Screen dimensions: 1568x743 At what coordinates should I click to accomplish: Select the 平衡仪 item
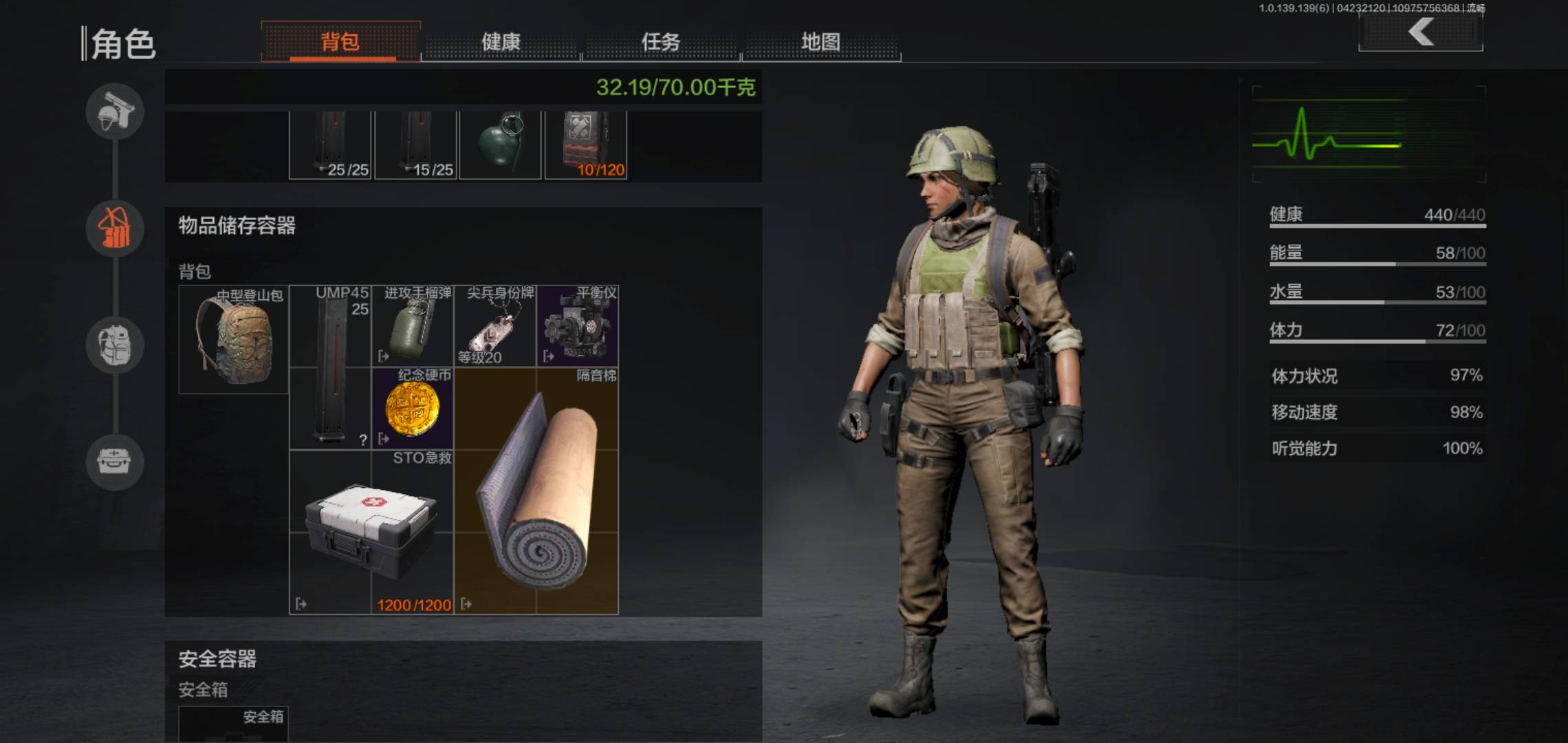click(578, 326)
